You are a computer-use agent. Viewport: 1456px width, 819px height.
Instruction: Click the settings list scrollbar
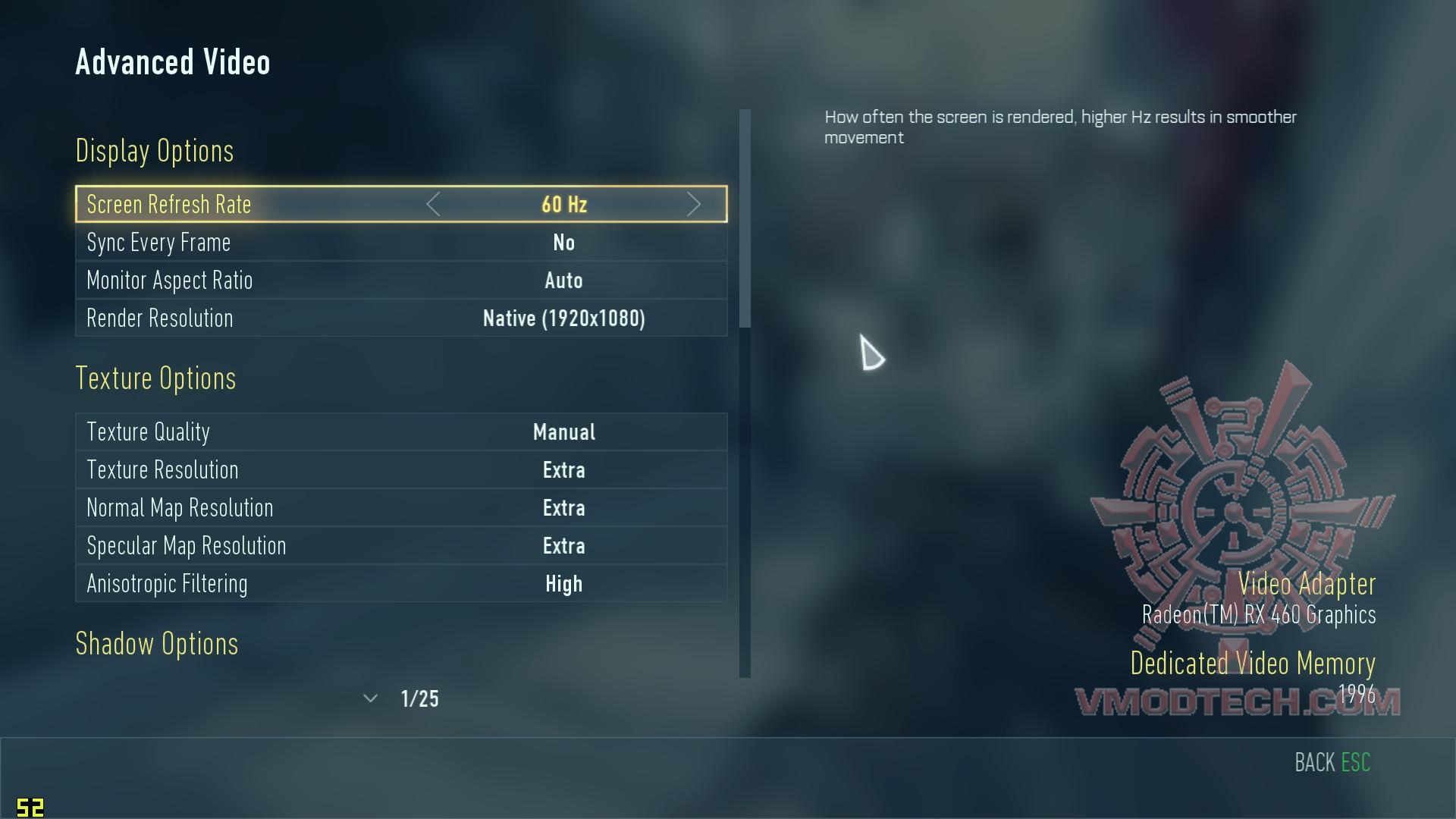point(745,220)
